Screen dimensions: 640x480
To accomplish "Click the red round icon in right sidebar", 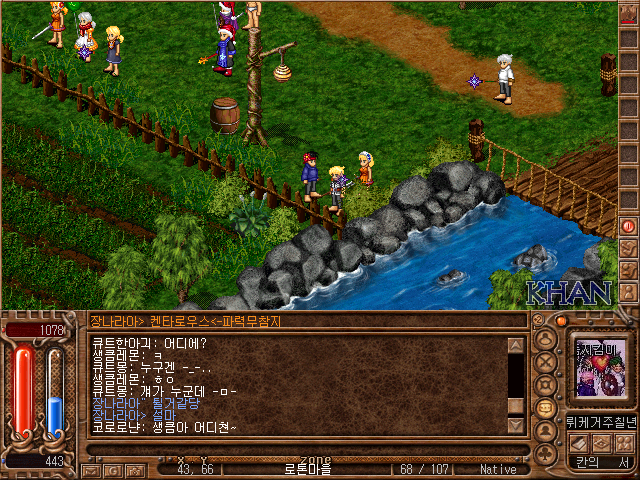I will (x=628, y=226).
